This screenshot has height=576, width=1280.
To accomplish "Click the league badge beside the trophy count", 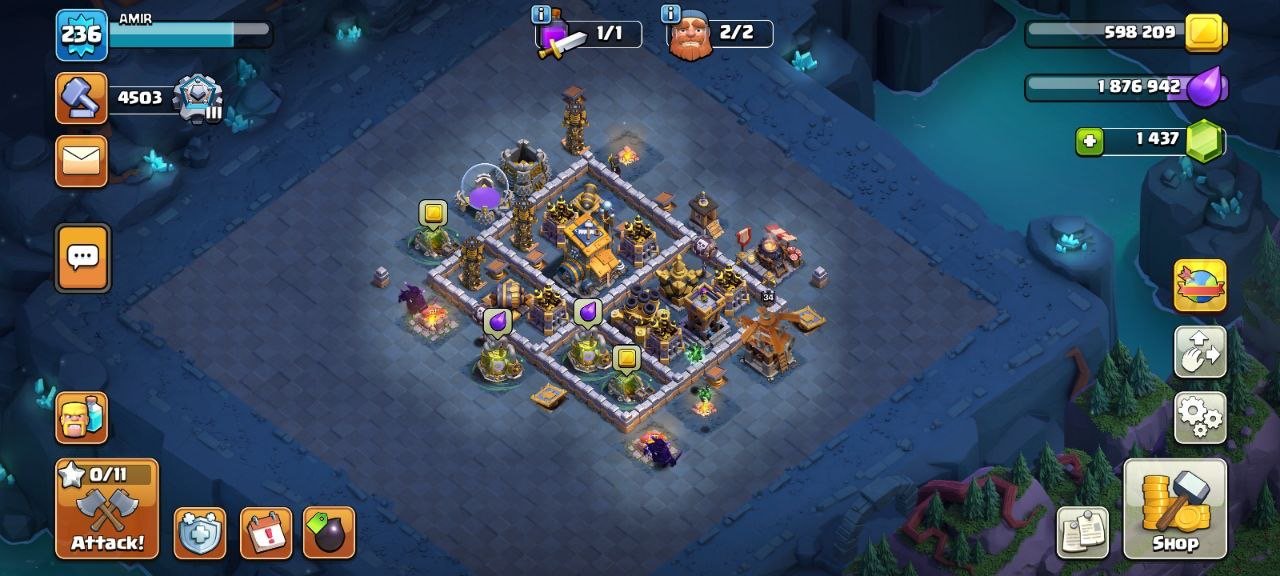I will coord(197,98).
